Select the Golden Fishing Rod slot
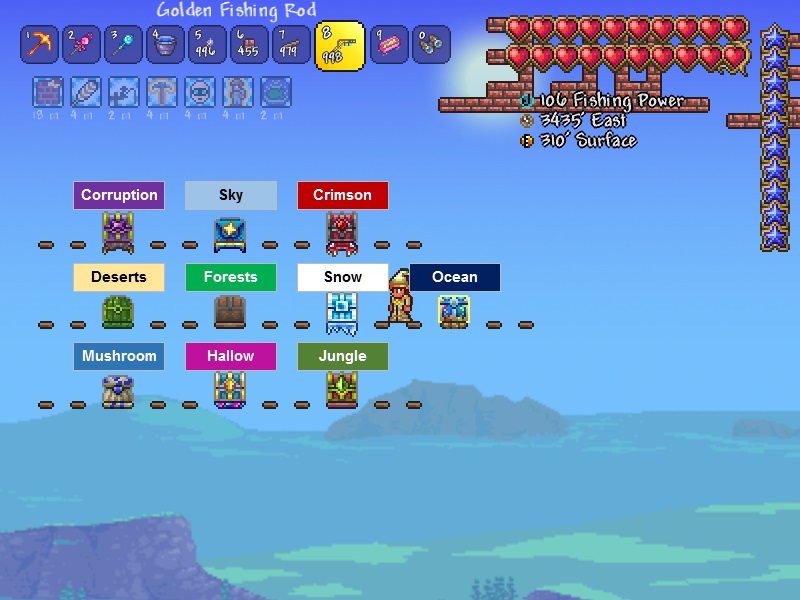 pos(340,45)
